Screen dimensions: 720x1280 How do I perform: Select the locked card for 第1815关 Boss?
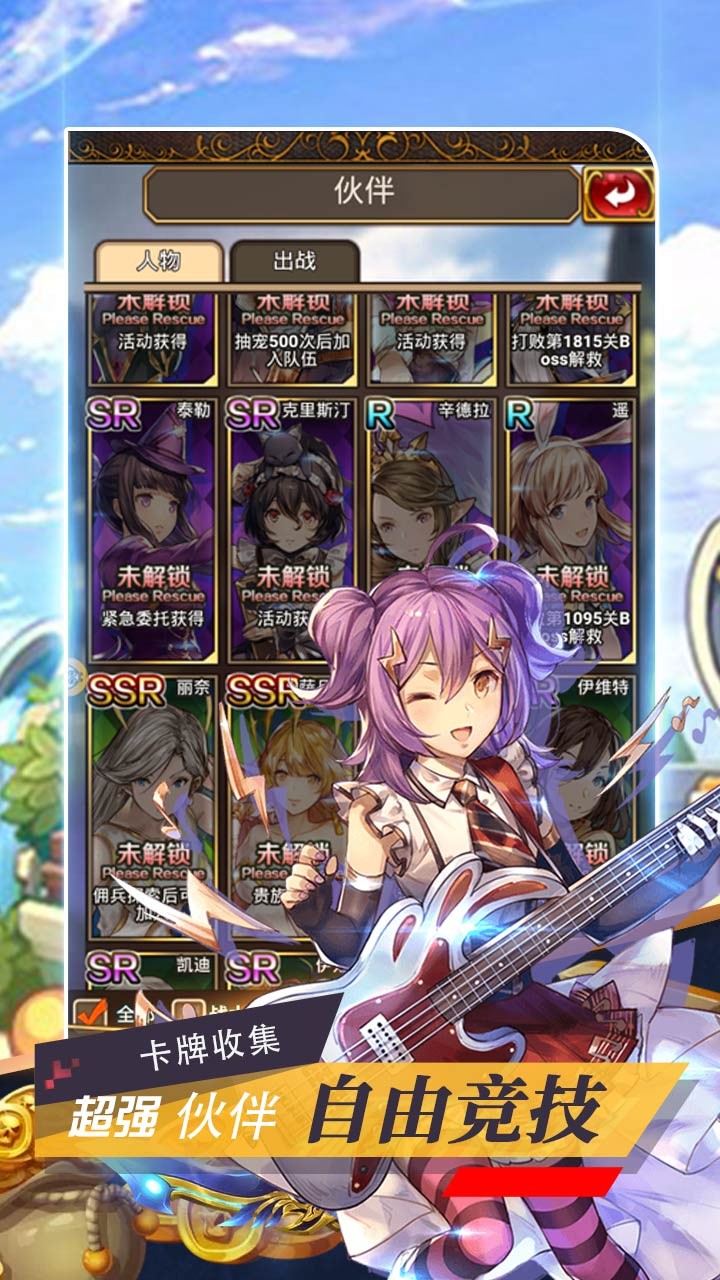click(570, 340)
